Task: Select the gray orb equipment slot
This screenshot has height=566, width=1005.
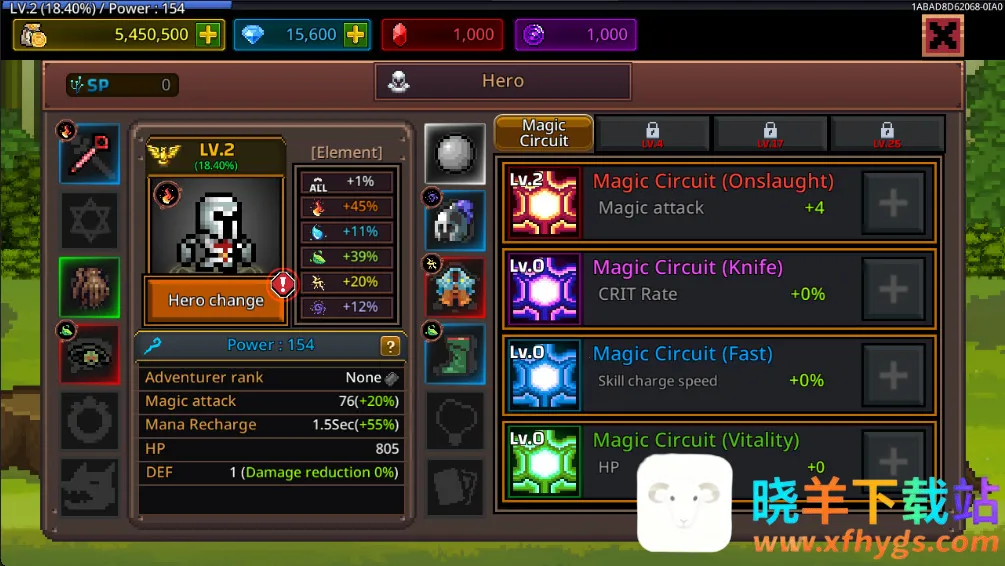Action: [x=455, y=154]
